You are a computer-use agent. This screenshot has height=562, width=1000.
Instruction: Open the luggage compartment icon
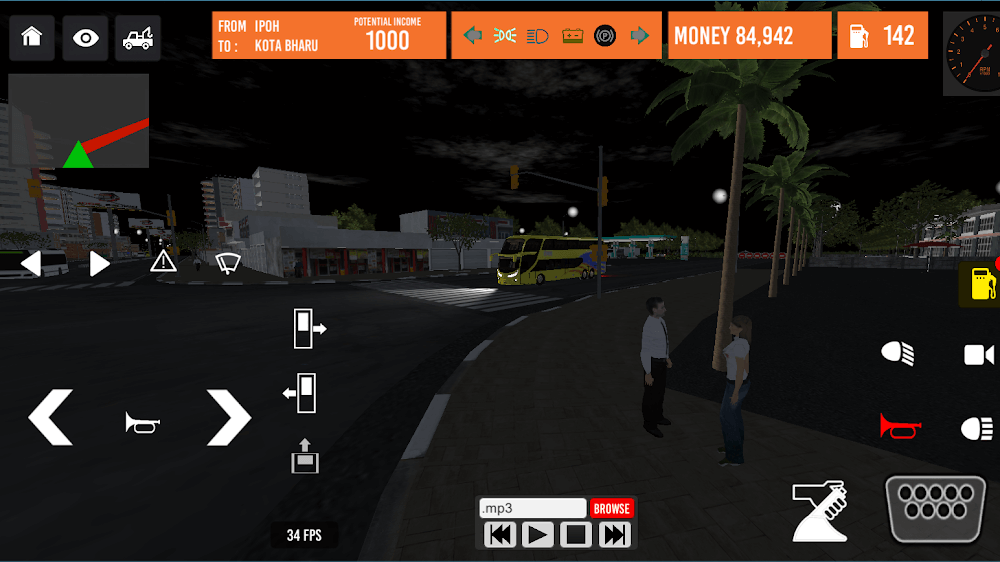305,455
